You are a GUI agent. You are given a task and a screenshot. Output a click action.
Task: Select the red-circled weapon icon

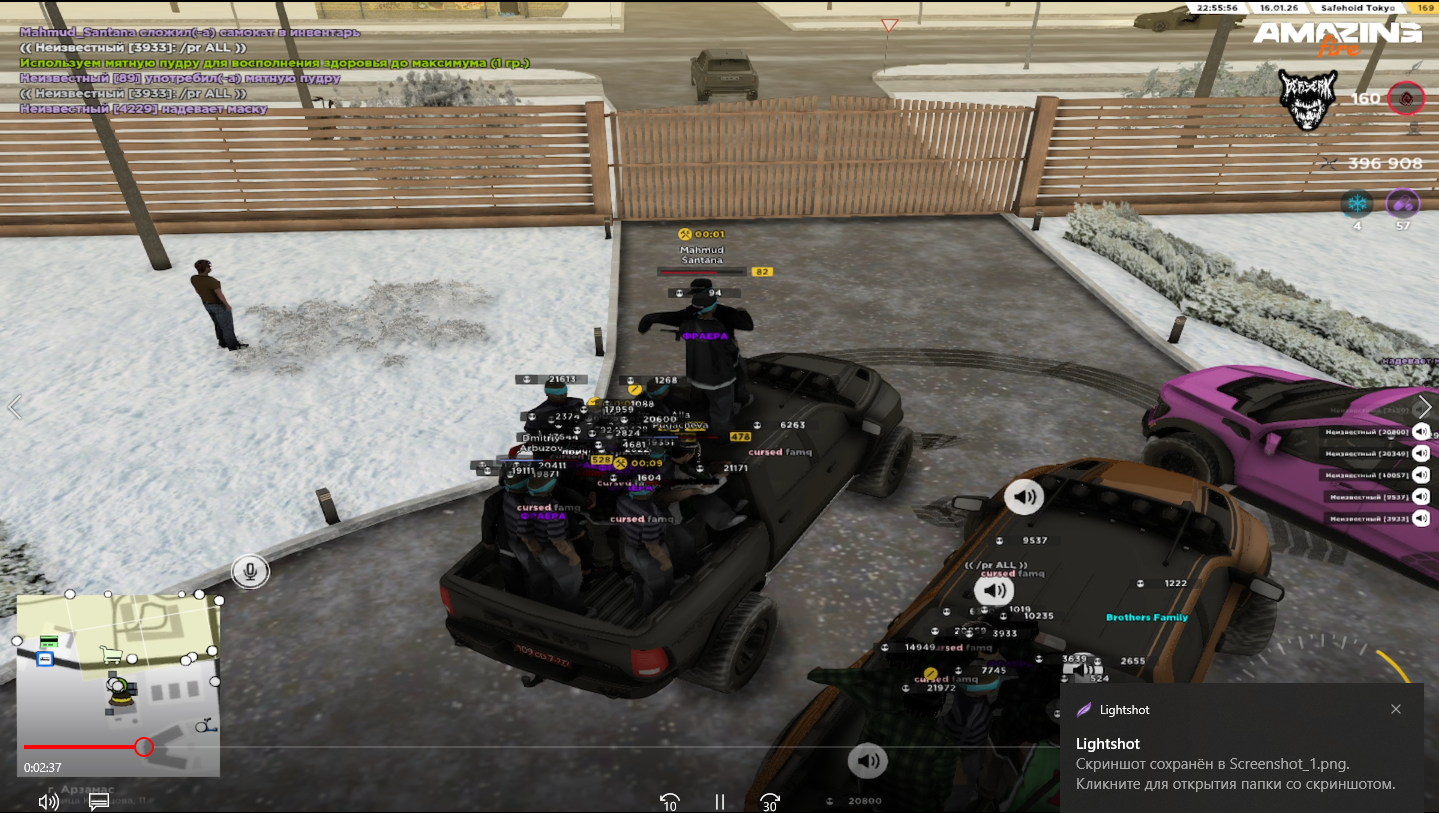click(x=1406, y=98)
